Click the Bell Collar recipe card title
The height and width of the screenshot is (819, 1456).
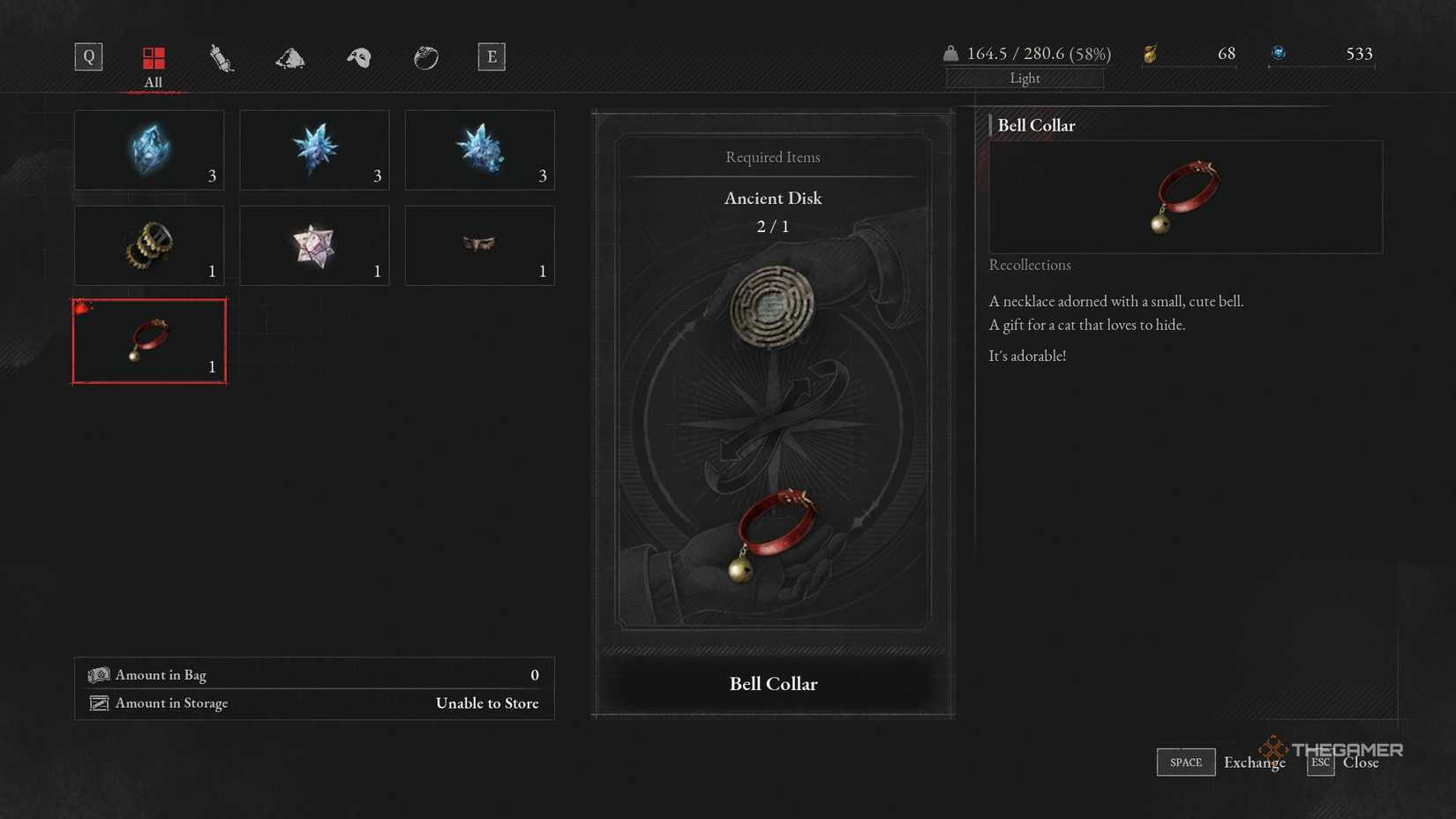772,683
